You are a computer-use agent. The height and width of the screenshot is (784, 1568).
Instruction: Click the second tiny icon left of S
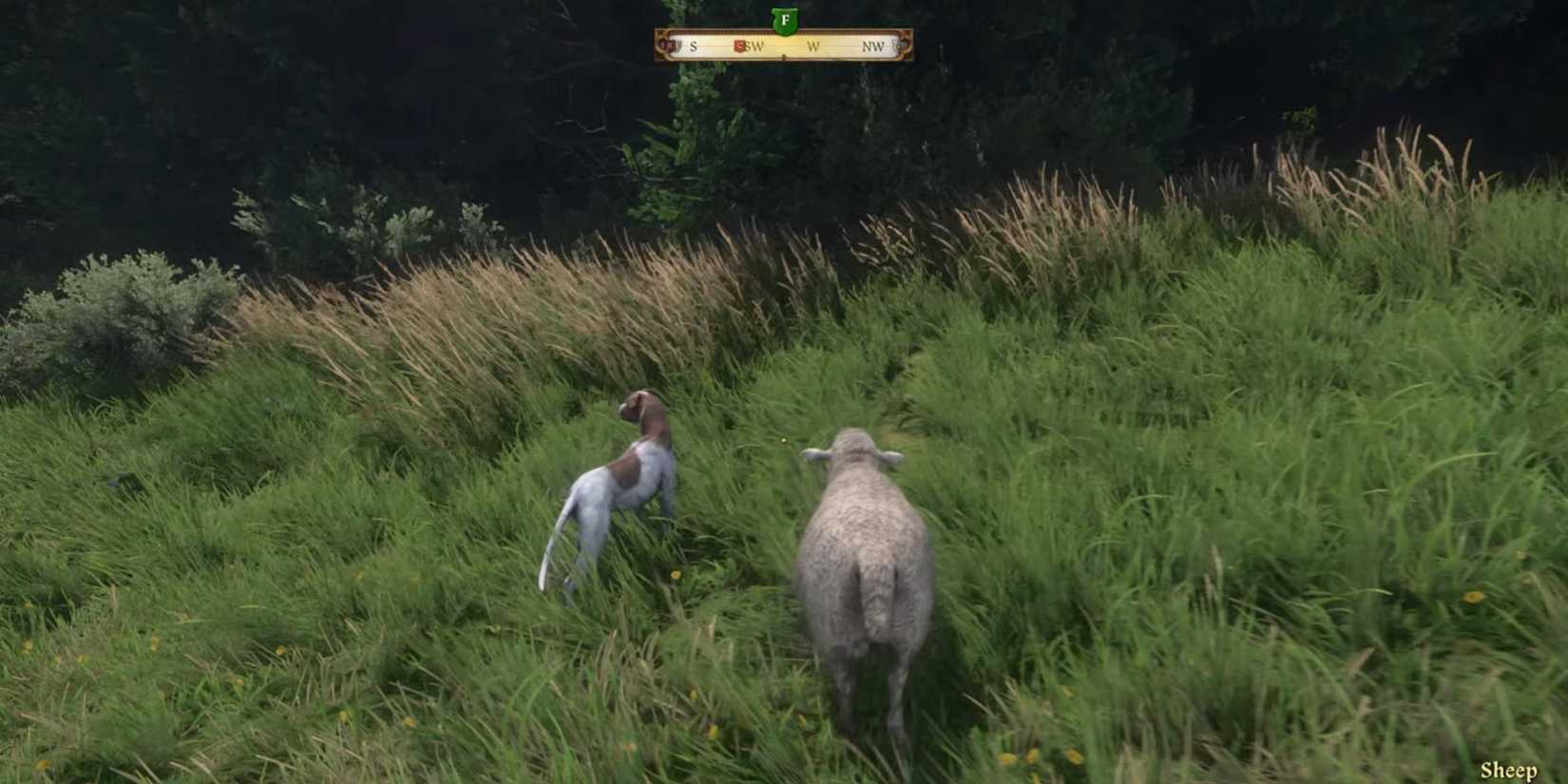click(679, 45)
